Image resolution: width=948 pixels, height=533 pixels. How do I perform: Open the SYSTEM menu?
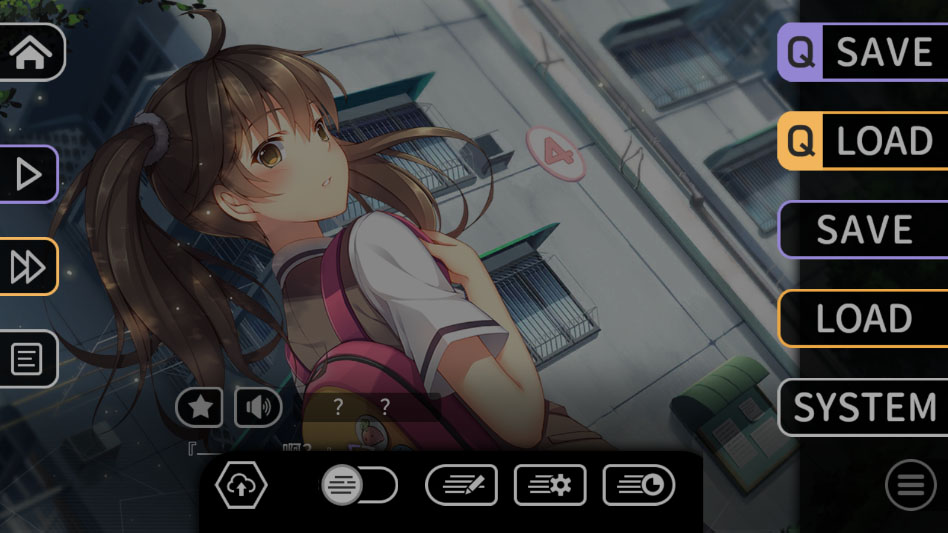pos(862,407)
